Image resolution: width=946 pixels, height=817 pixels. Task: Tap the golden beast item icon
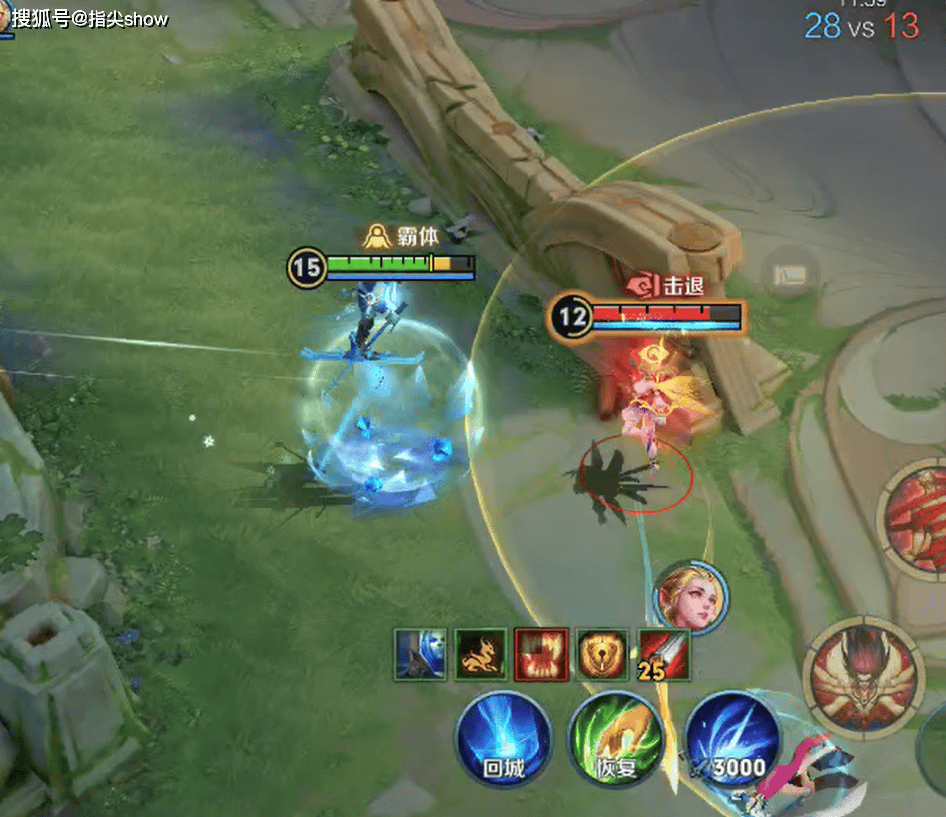pos(481,654)
